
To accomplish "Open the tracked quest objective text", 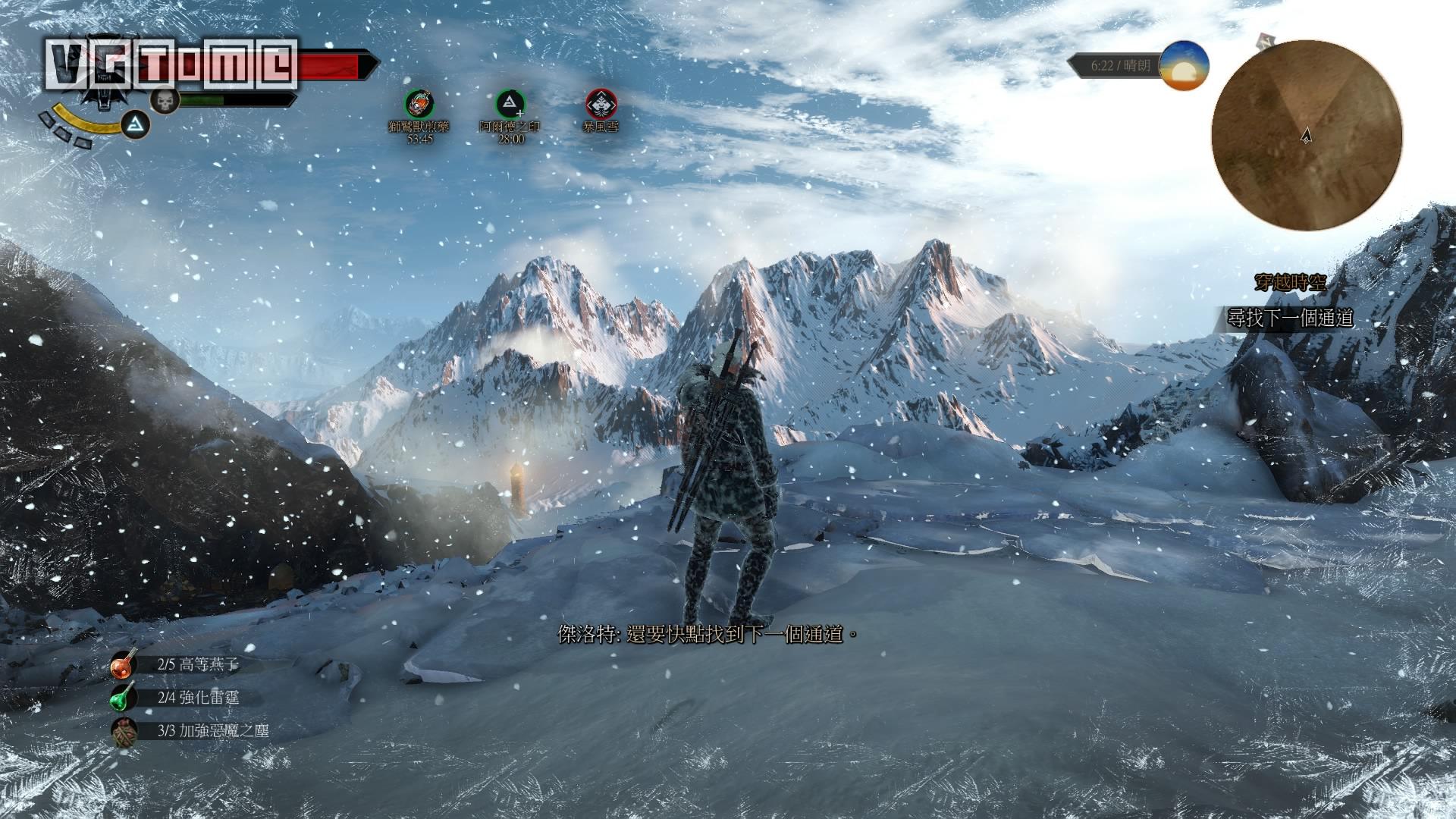I will (1290, 318).
